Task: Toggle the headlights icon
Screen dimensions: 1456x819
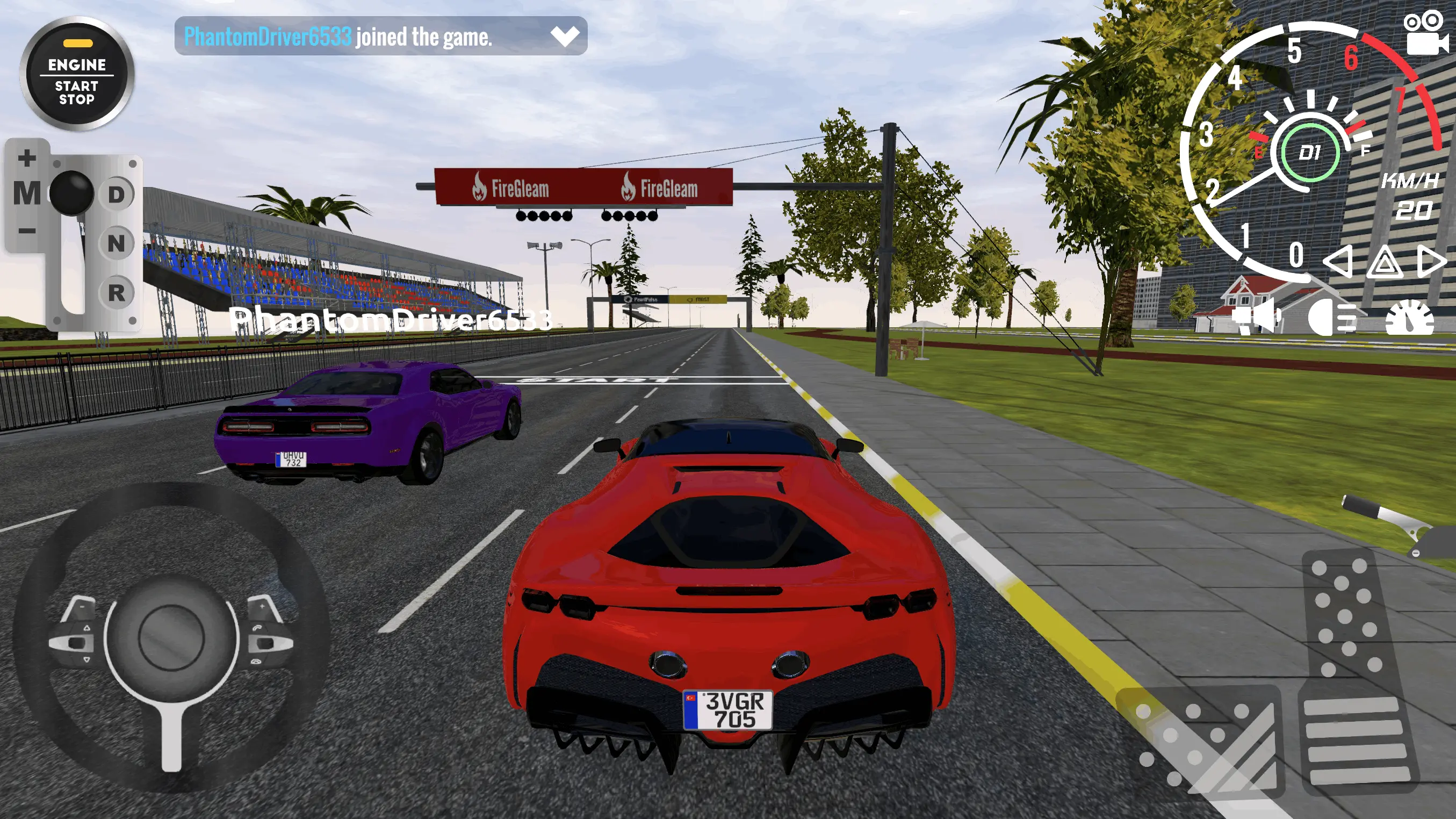Action: point(1331,318)
